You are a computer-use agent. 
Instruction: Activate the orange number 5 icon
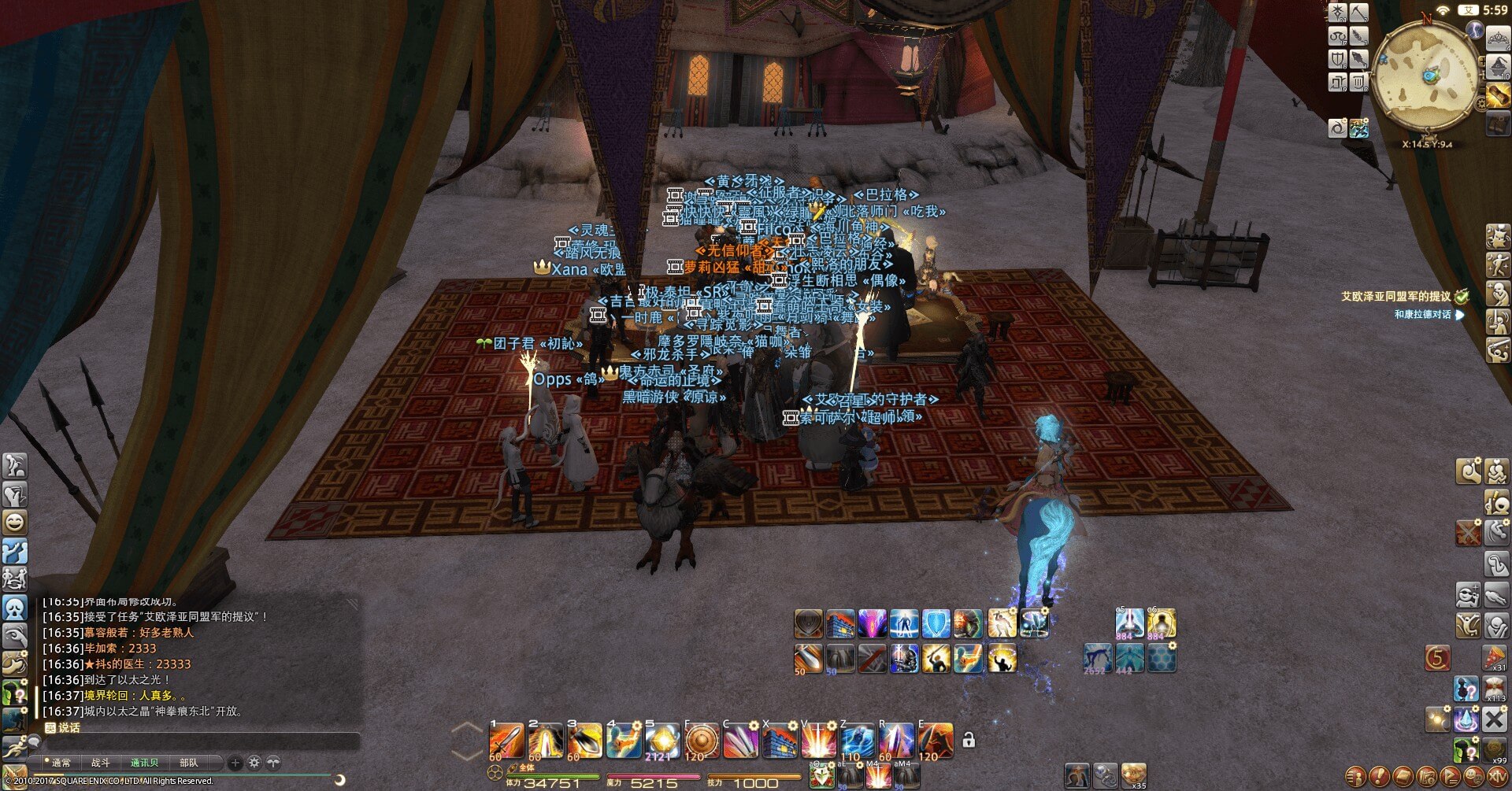pyautogui.click(x=1437, y=658)
